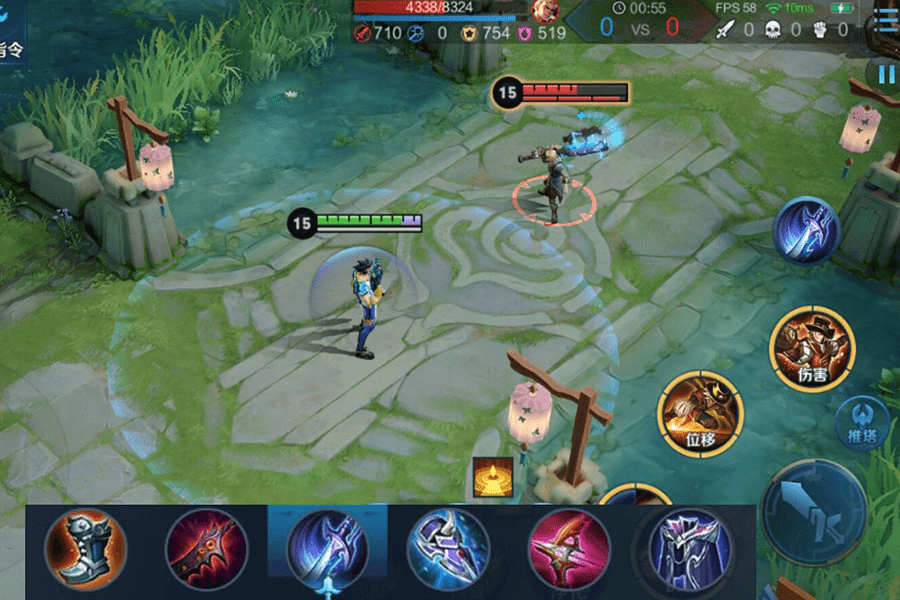The image size is (900, 600).
Task: Use the 位移 dash skill
Action: click(700, 412)
